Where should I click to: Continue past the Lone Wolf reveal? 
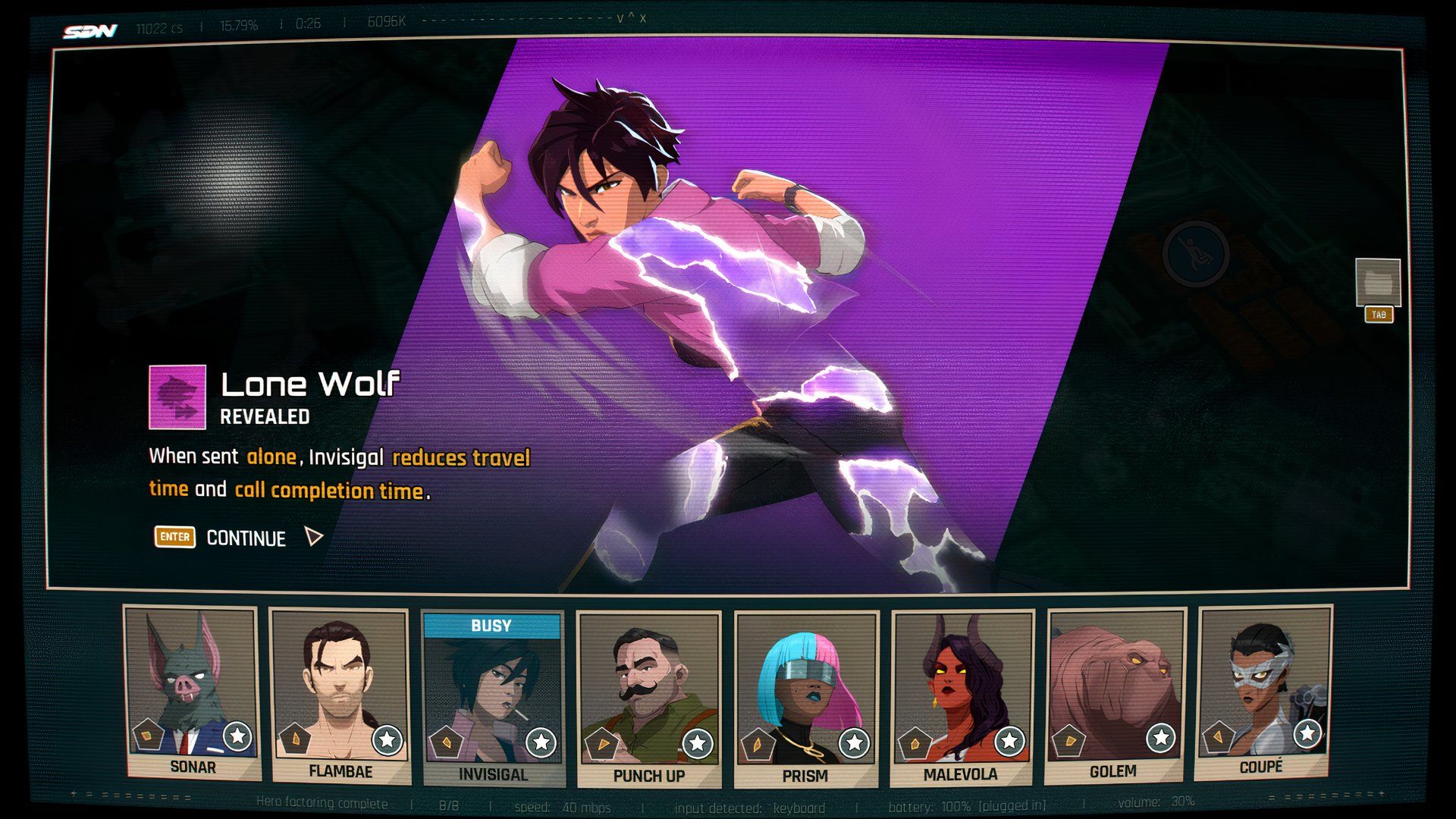(x=246, y=538)
